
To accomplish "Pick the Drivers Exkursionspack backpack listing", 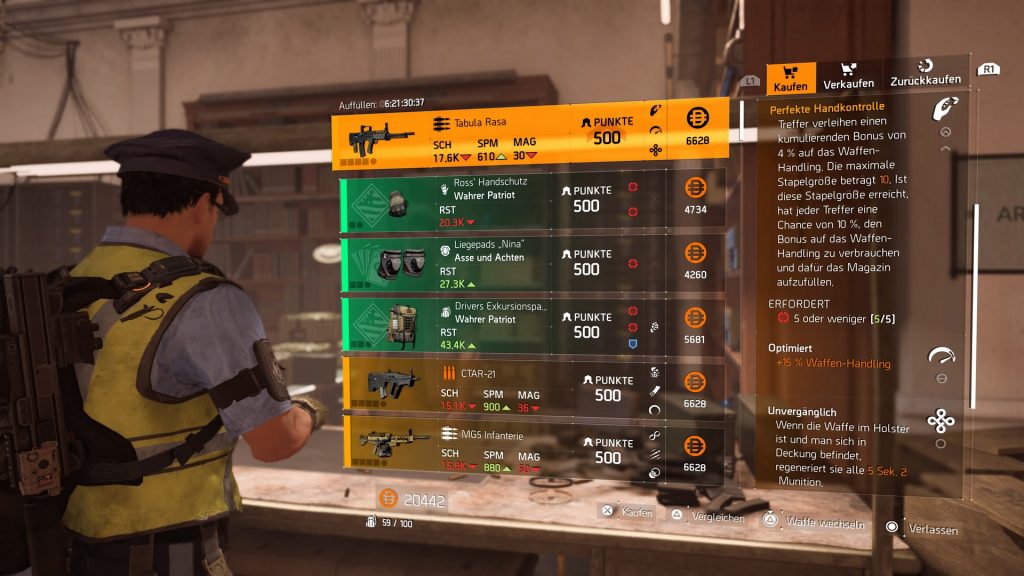I will tap(530, 326).
